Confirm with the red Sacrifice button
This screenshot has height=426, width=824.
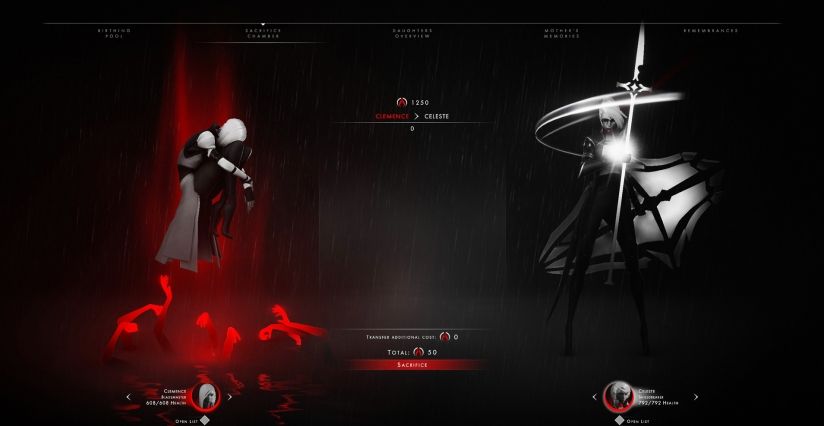[x=412, y=365]
